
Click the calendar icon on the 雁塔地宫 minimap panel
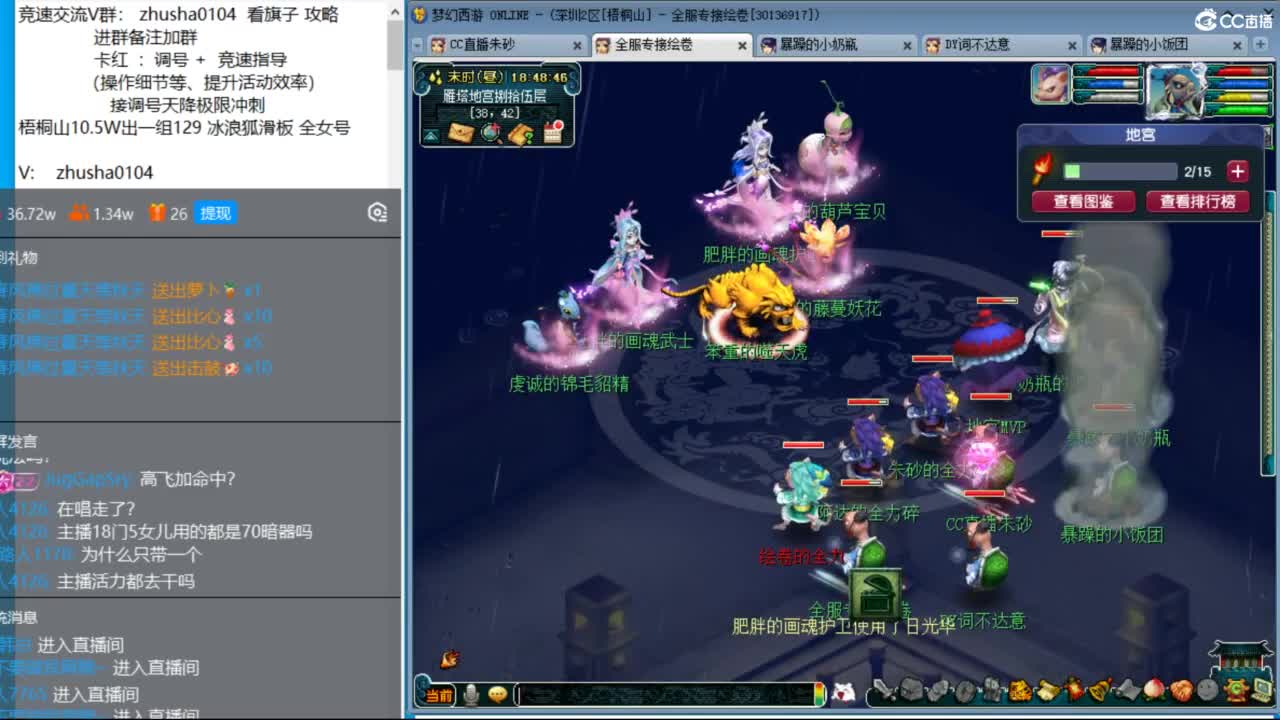coord(553,133)
